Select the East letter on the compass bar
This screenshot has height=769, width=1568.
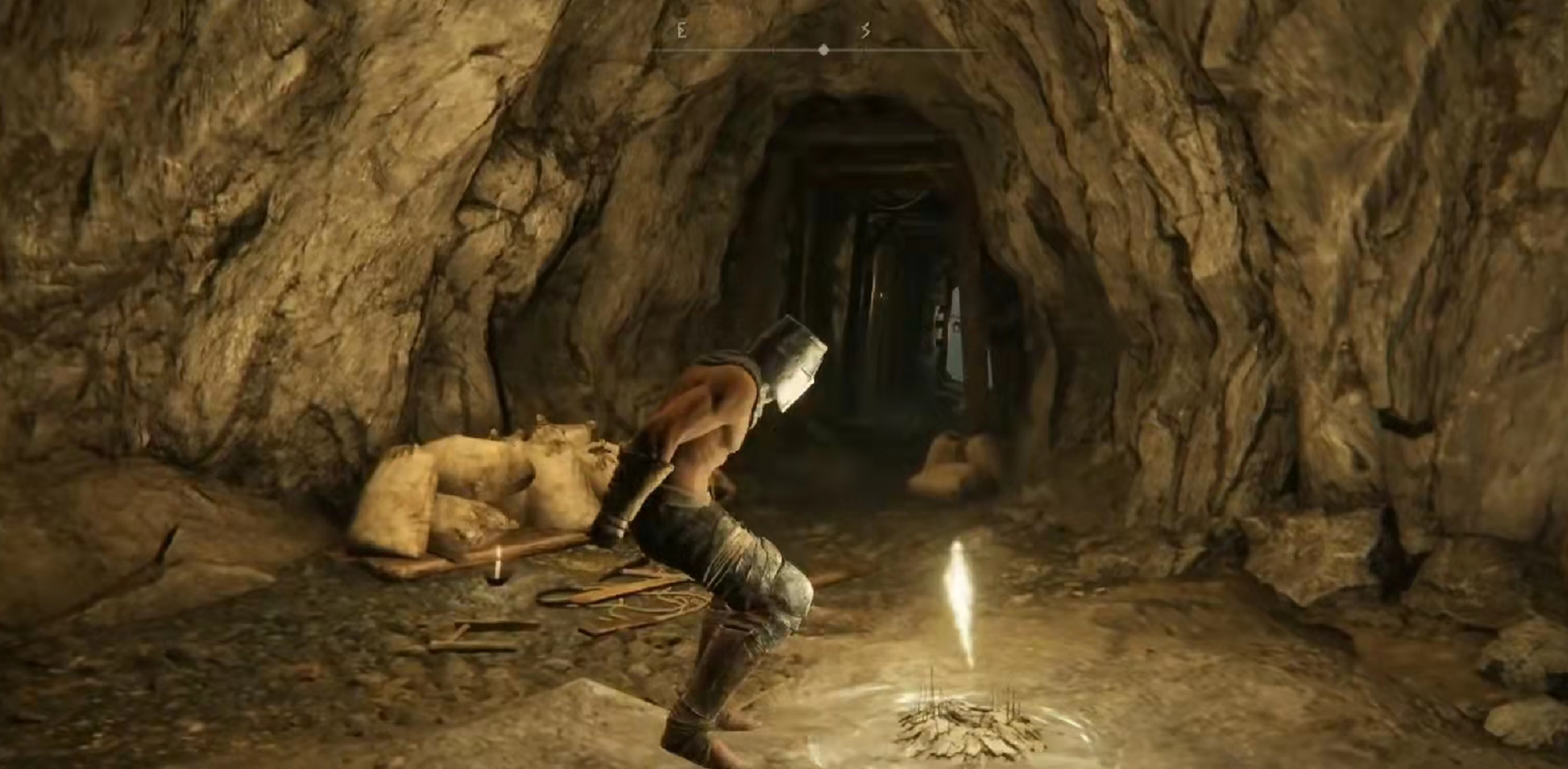(682, 31)
